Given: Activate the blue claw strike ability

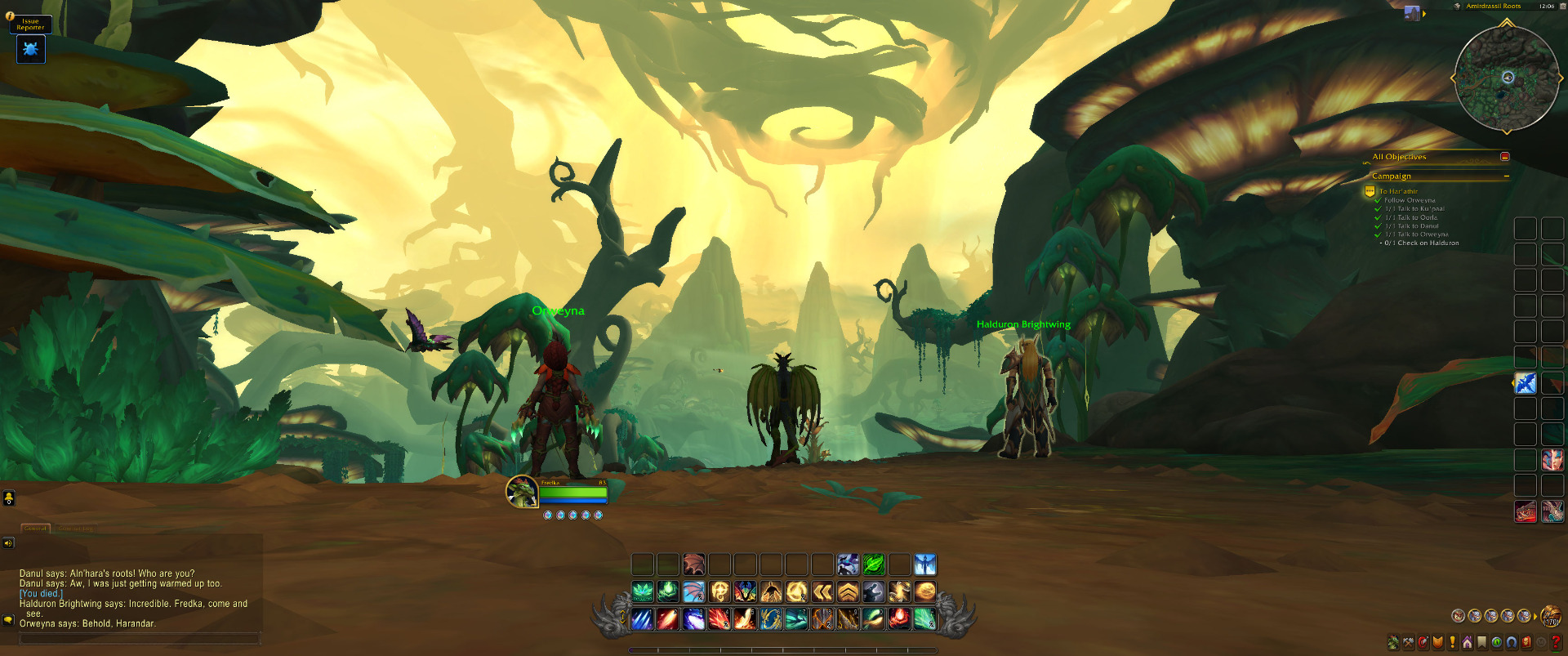Looking at the screenshot, I should pos(643,619).
